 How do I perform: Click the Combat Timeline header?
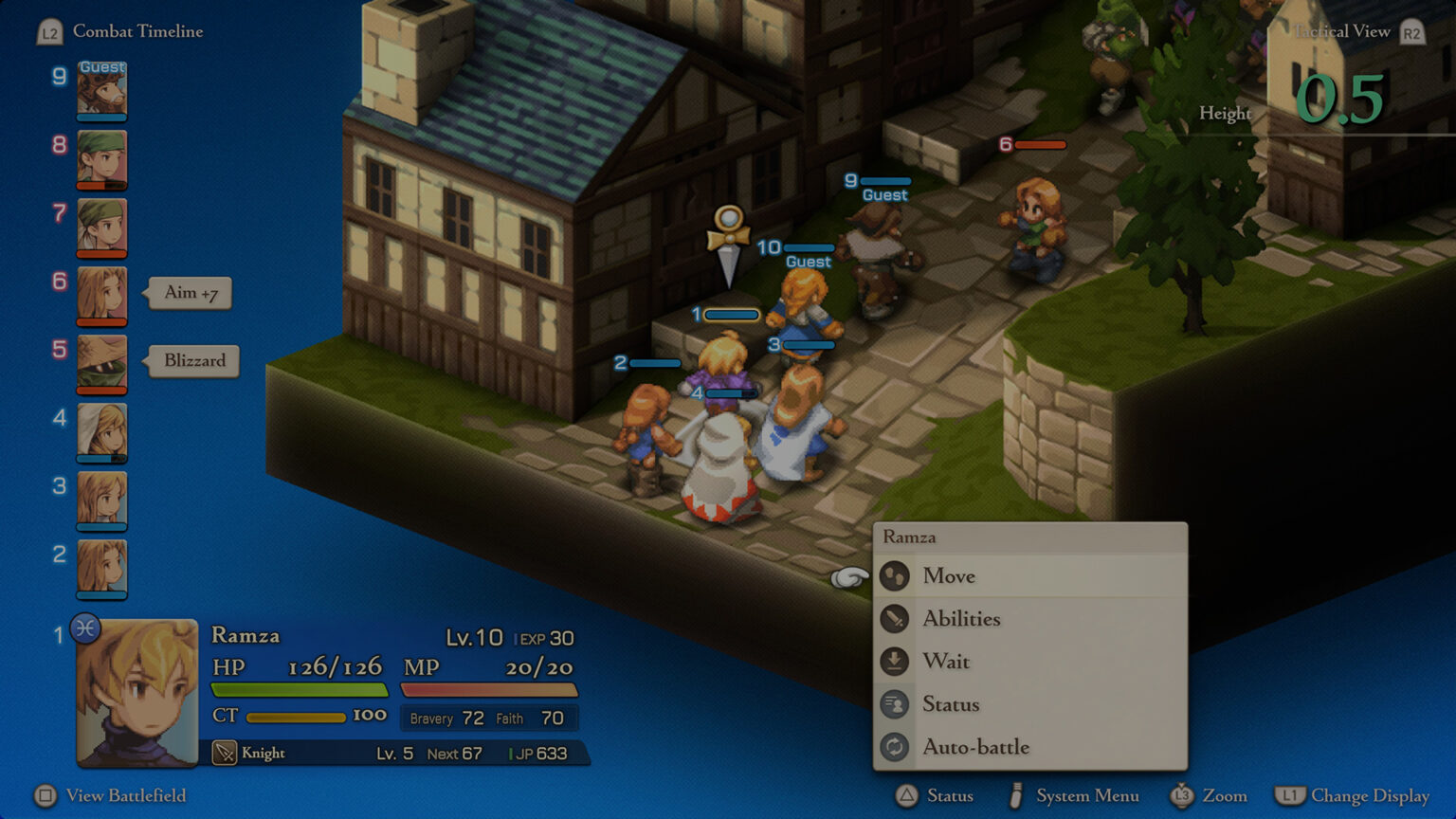click(x=137, y=31)
